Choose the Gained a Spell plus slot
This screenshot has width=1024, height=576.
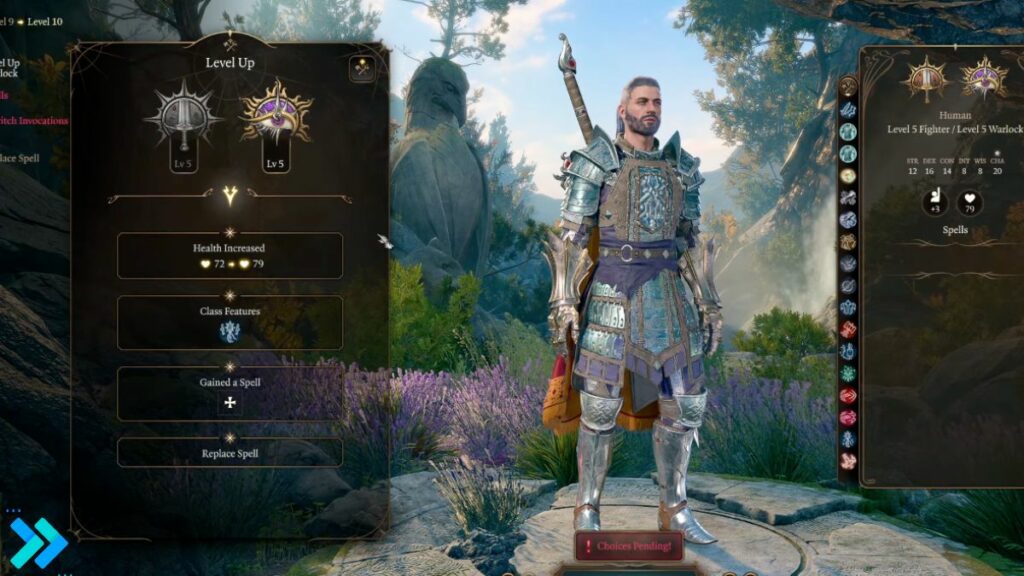(230, 402)
